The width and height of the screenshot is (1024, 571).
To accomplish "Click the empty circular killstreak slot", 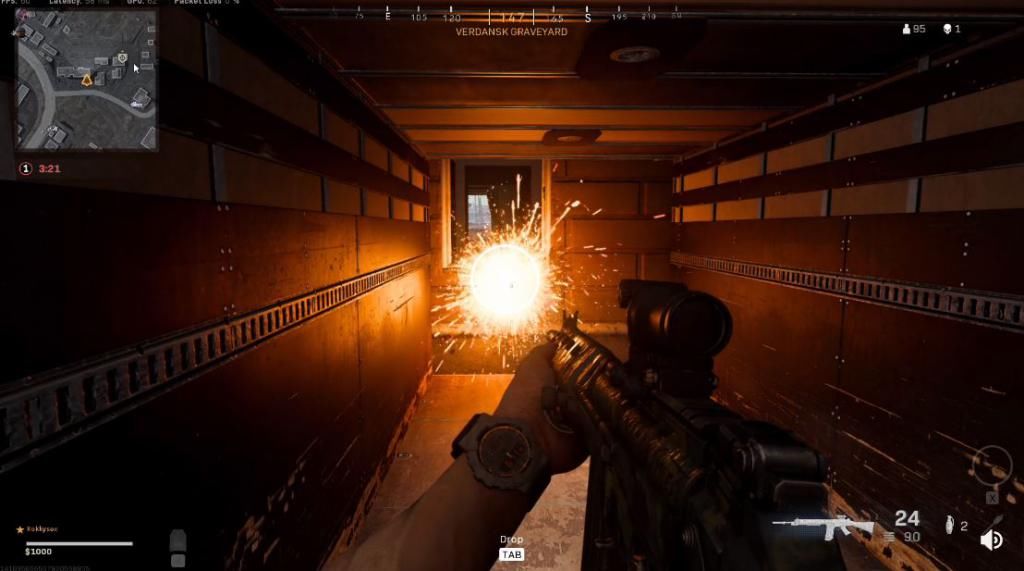I will pos(991,467).
